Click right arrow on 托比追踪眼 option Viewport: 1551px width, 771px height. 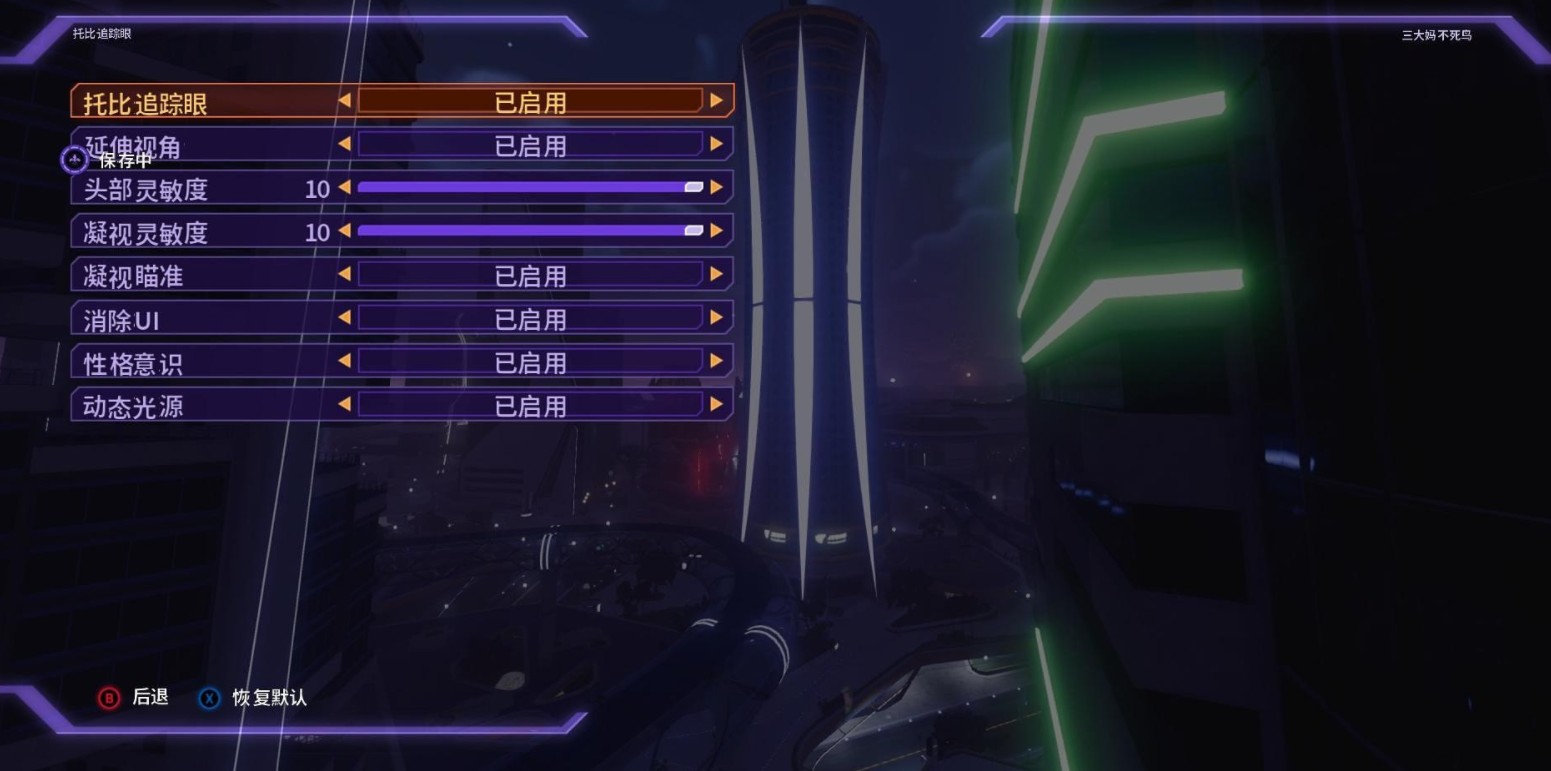716,101
